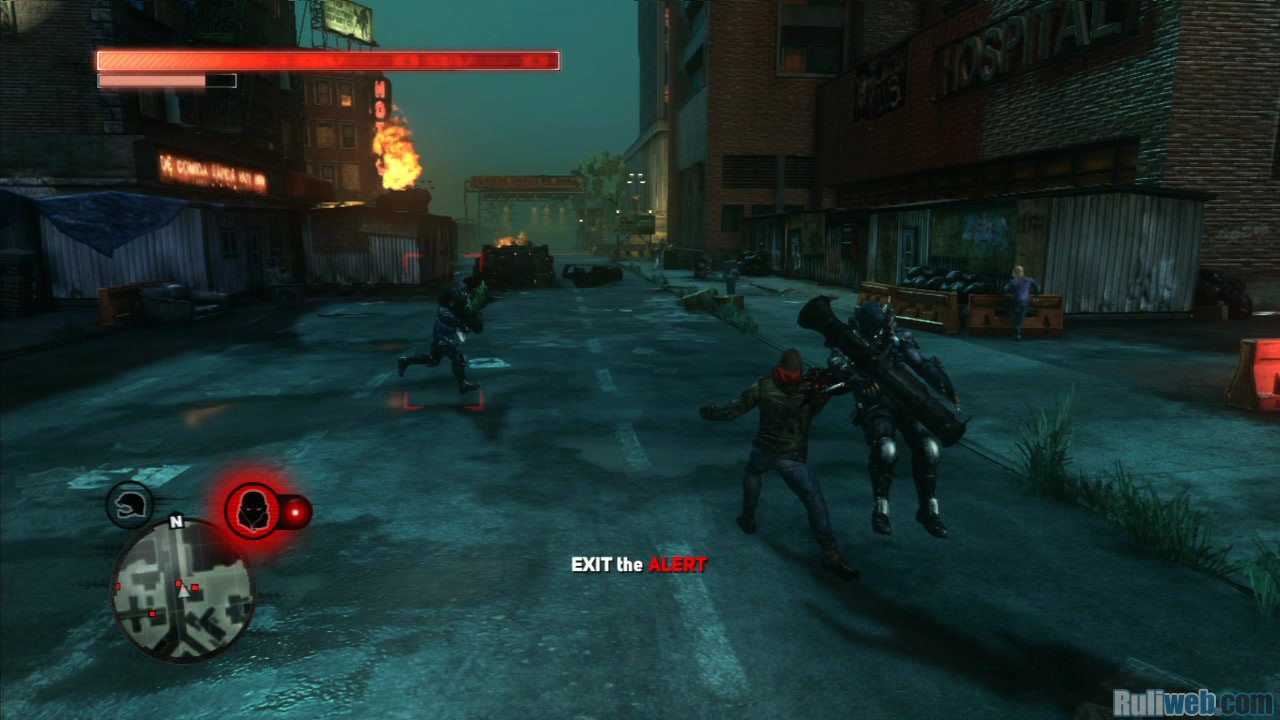Click the EXIT the ALERT objective
The height and width of the screenshot is (720, 1280).
pyautogui.click(x=638, y=565)
